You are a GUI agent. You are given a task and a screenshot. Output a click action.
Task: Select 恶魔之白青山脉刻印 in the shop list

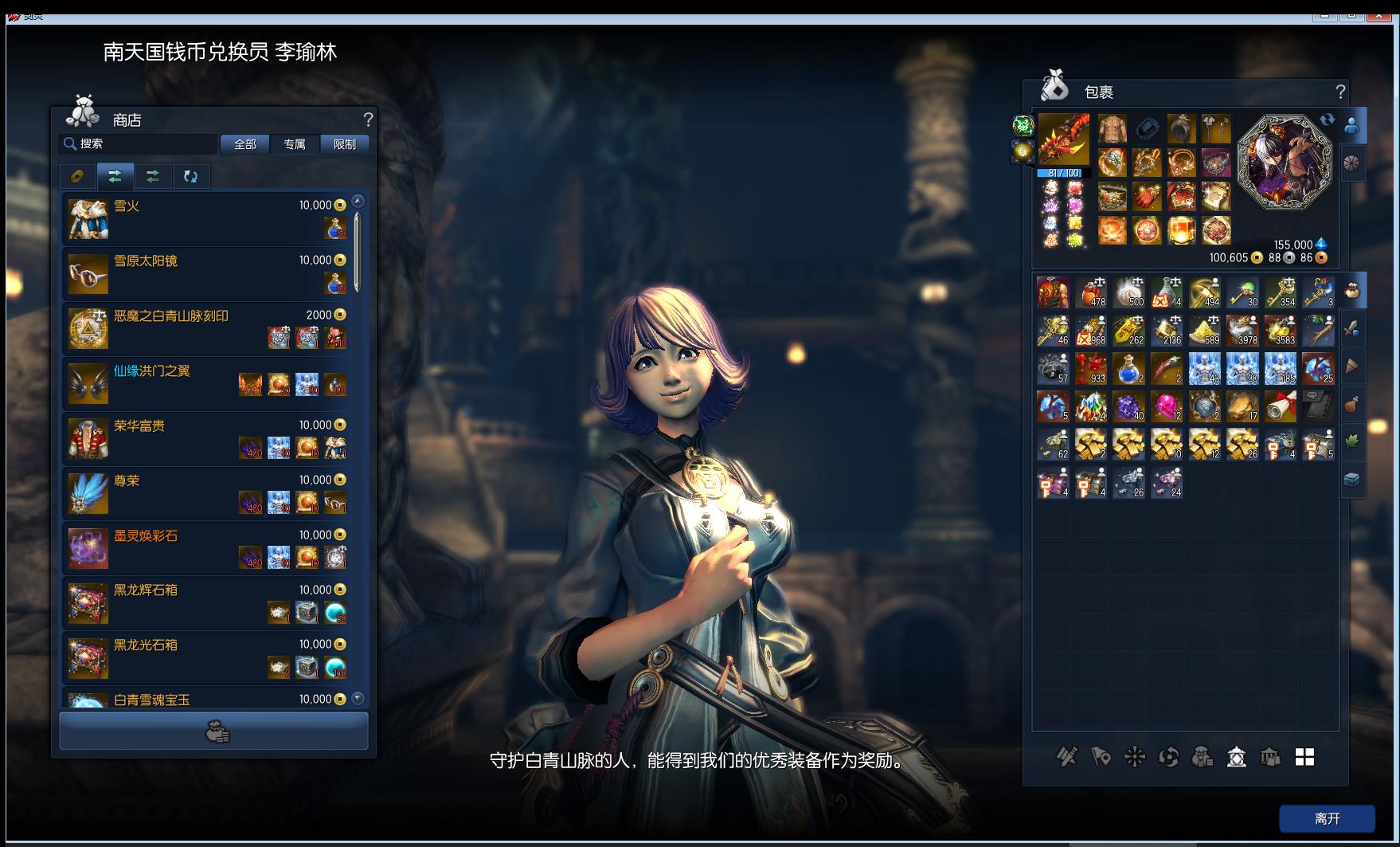click(x=207, y=328)
